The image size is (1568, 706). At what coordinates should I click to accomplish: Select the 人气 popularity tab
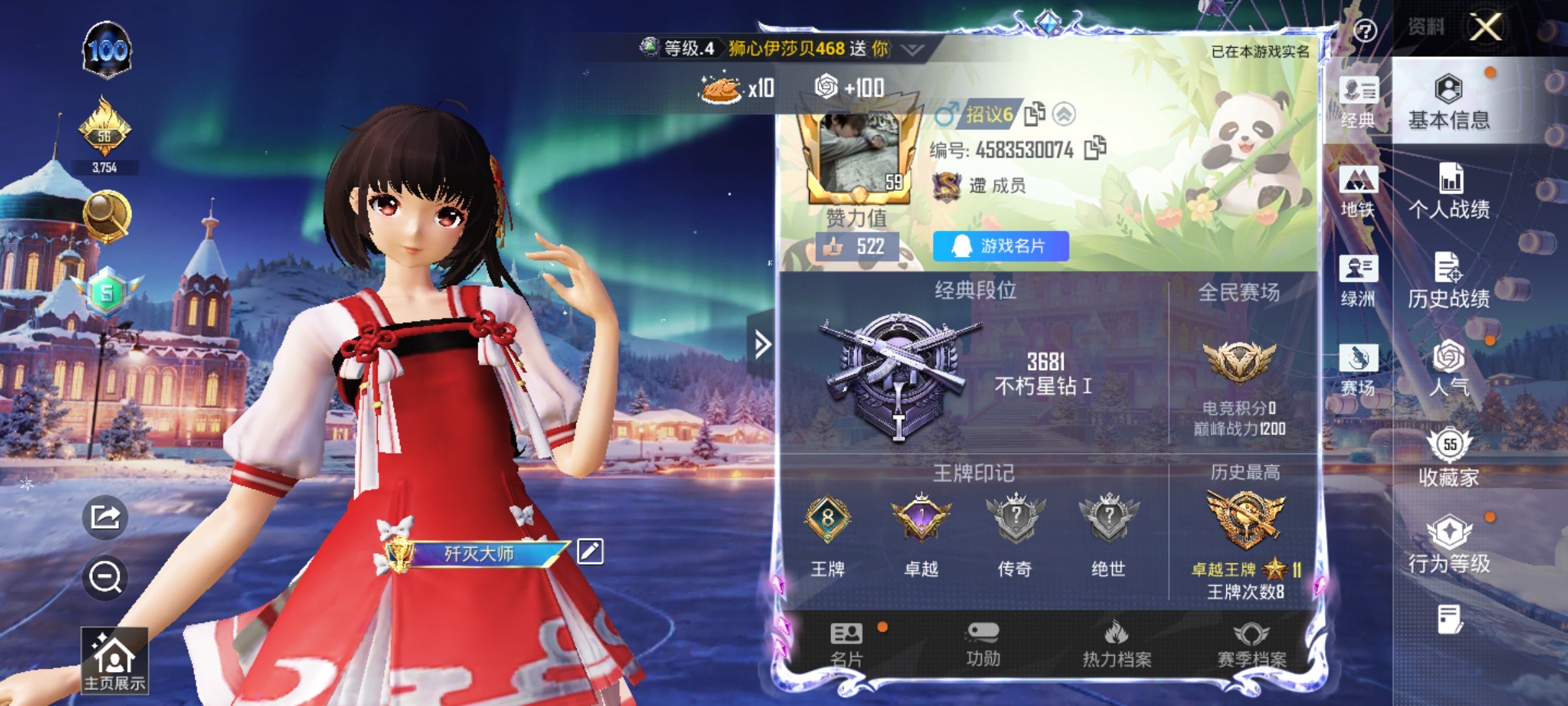(x=1448, y=369)
